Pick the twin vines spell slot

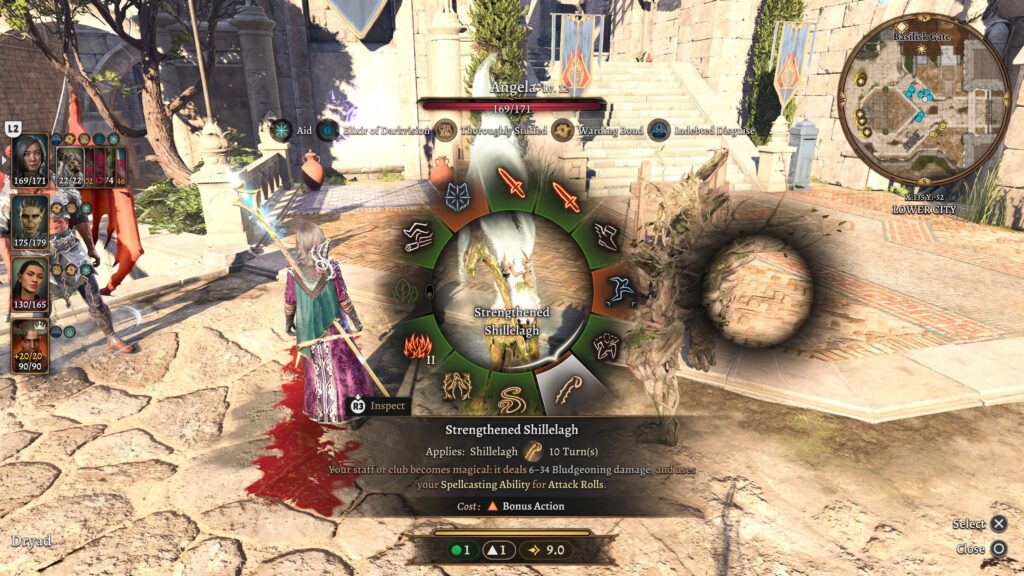(459, 383)
